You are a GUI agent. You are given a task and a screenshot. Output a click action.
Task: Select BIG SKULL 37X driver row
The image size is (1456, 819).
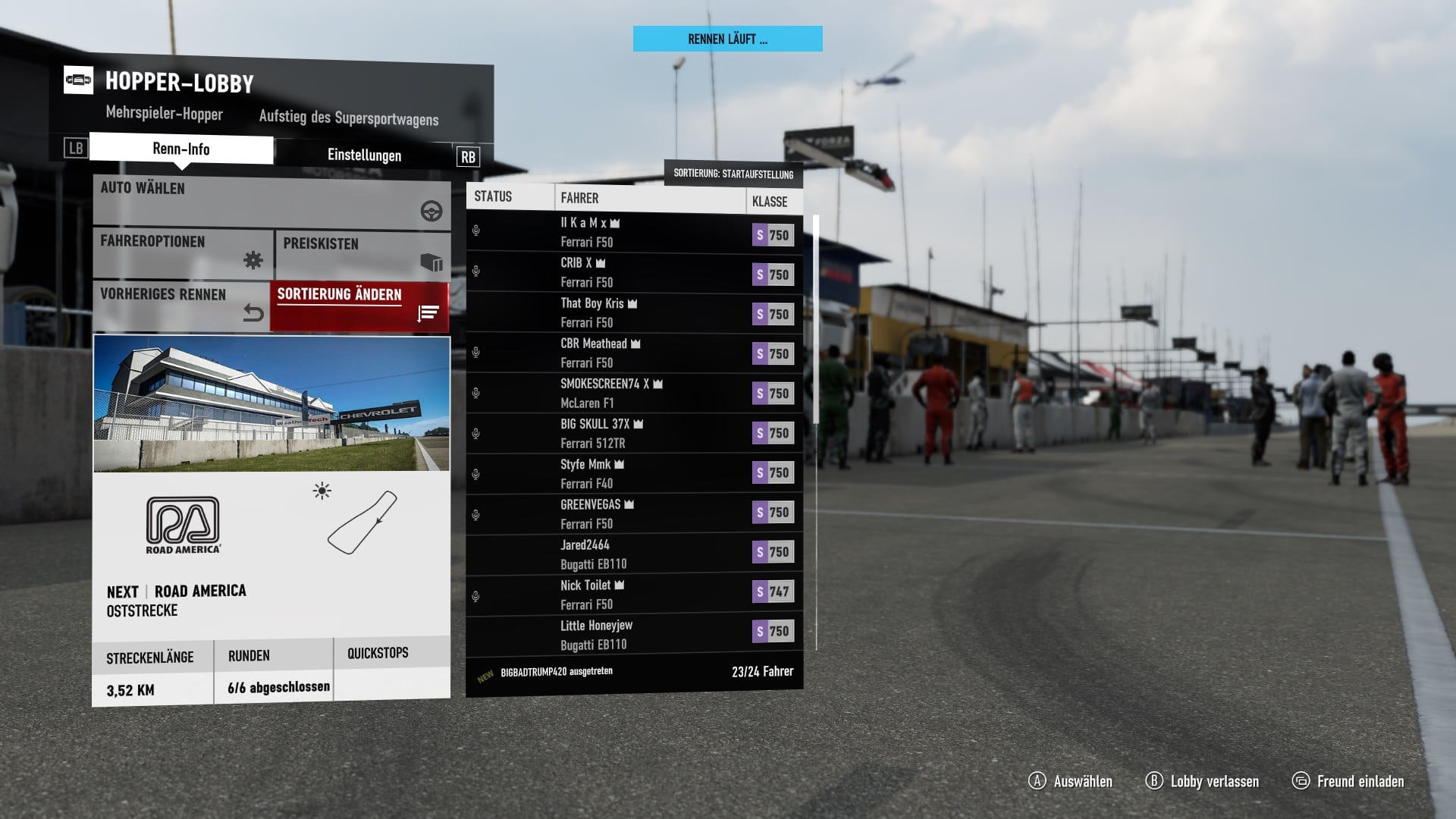634,434
